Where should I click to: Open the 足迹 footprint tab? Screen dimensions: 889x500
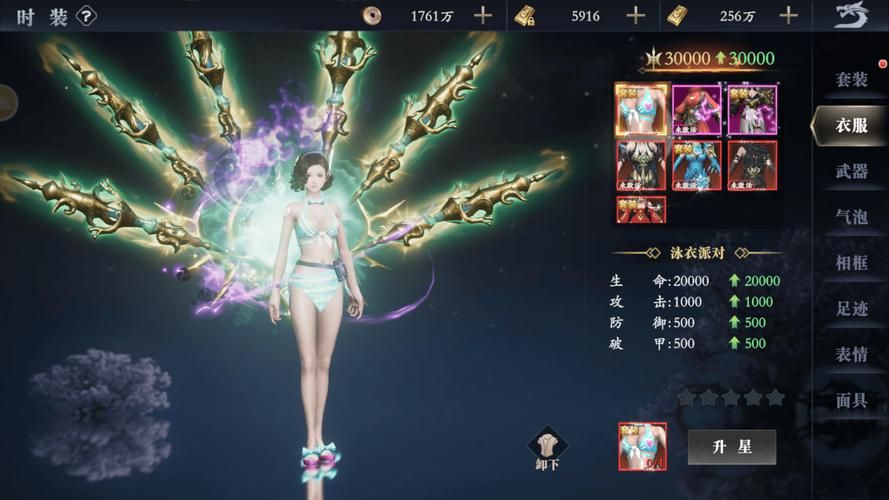(x=851, y=308)
